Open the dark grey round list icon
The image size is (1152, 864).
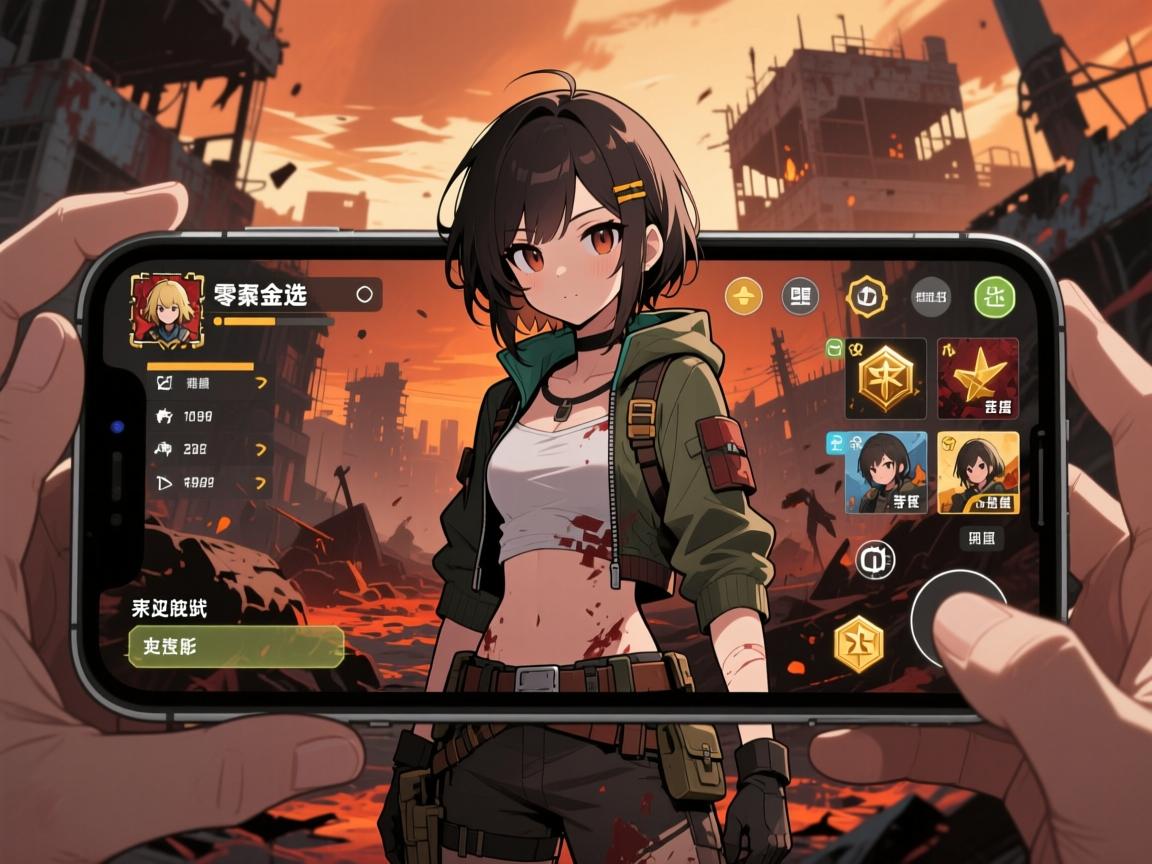coord(800,296)
